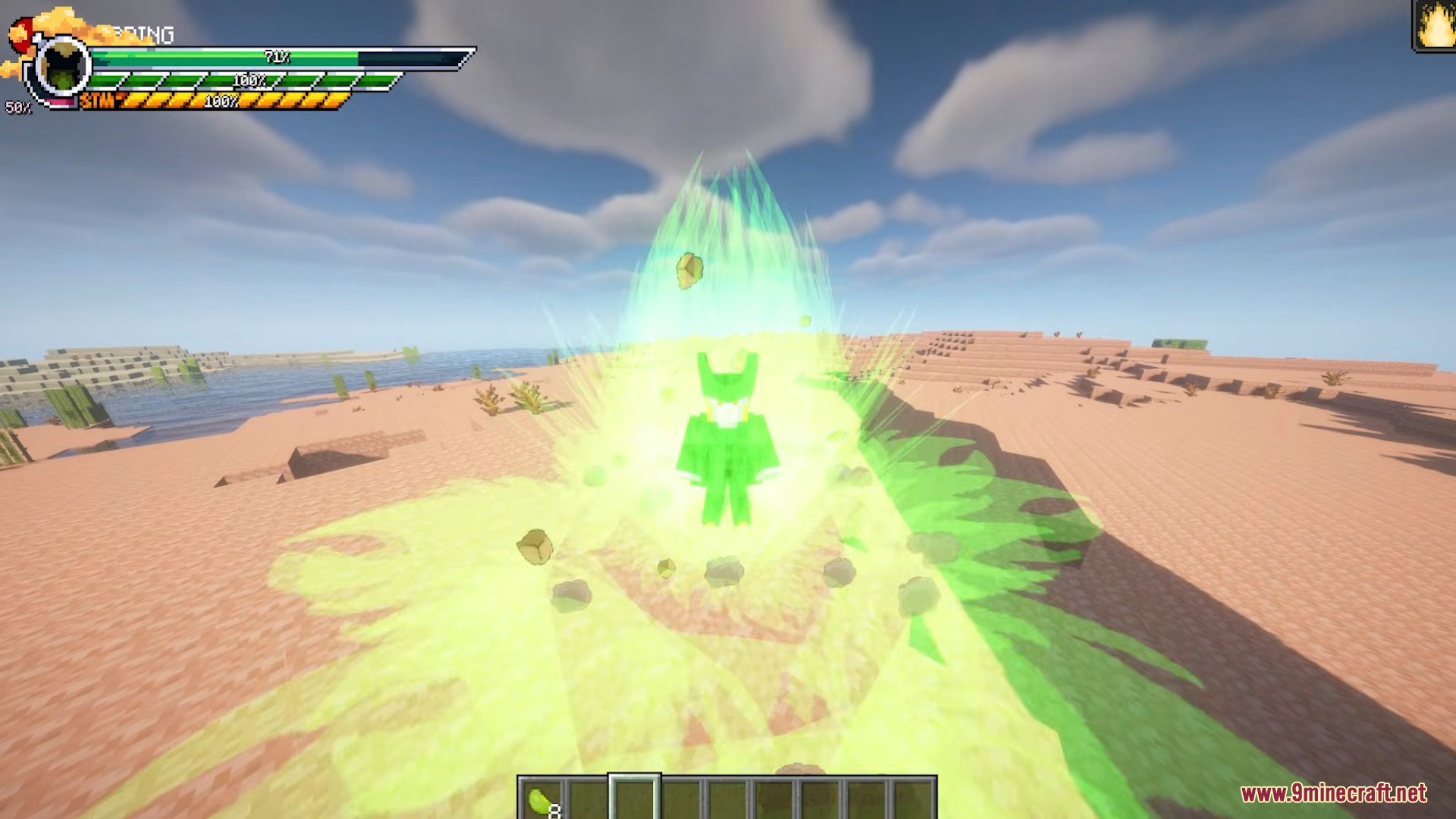Click the flame status icon
1456x819 pixels.
tap(1433, 27)
